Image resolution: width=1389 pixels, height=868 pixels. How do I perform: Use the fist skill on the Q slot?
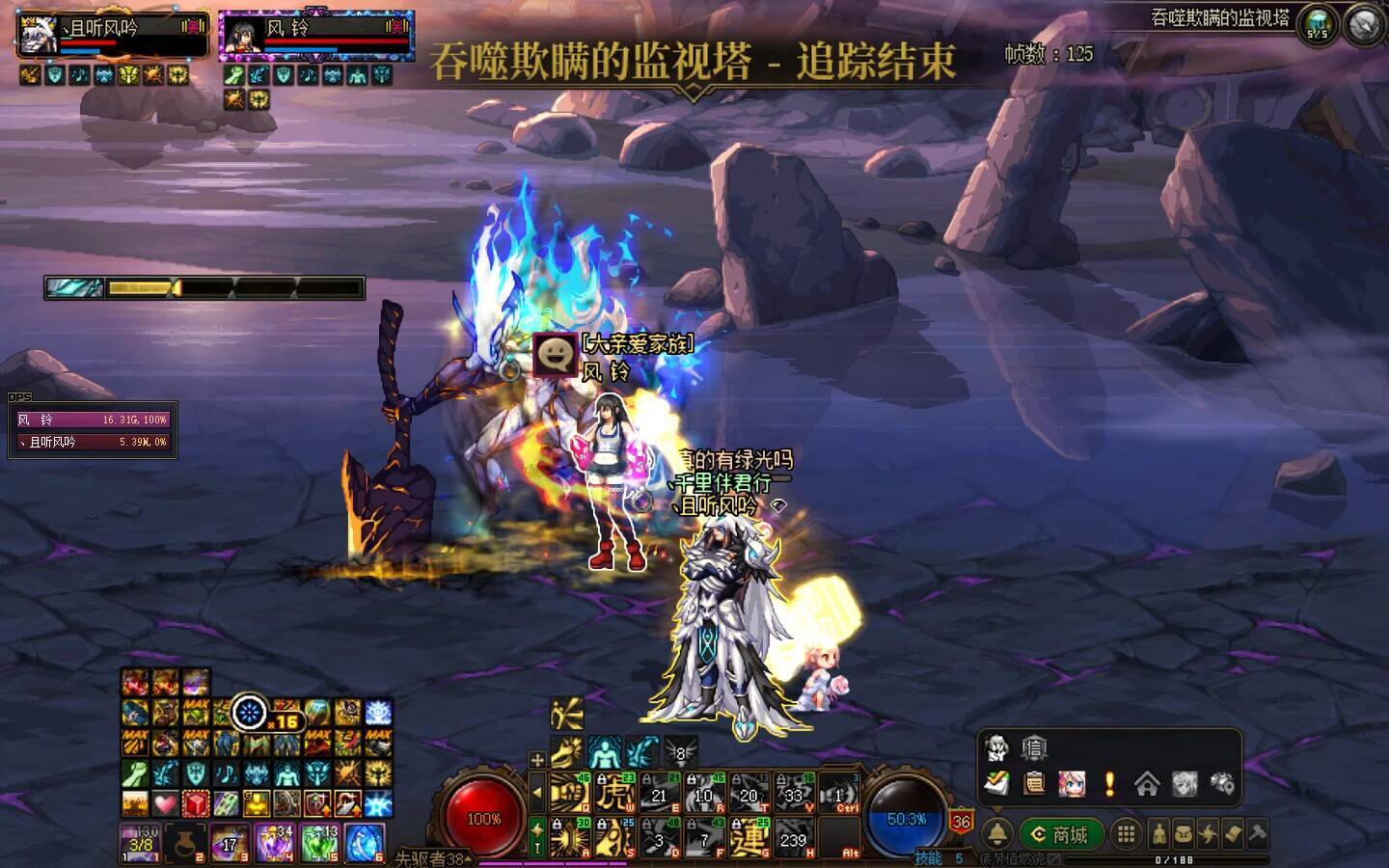[x=569, y=795]
